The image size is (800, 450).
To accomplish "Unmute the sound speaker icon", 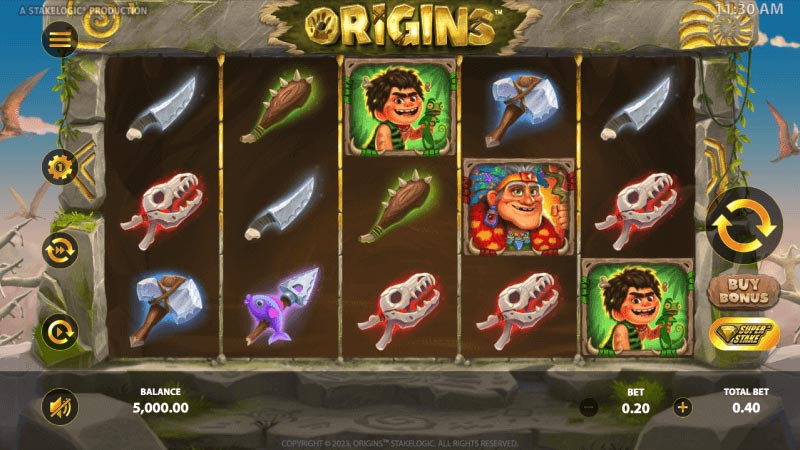I will click(60, 407).
